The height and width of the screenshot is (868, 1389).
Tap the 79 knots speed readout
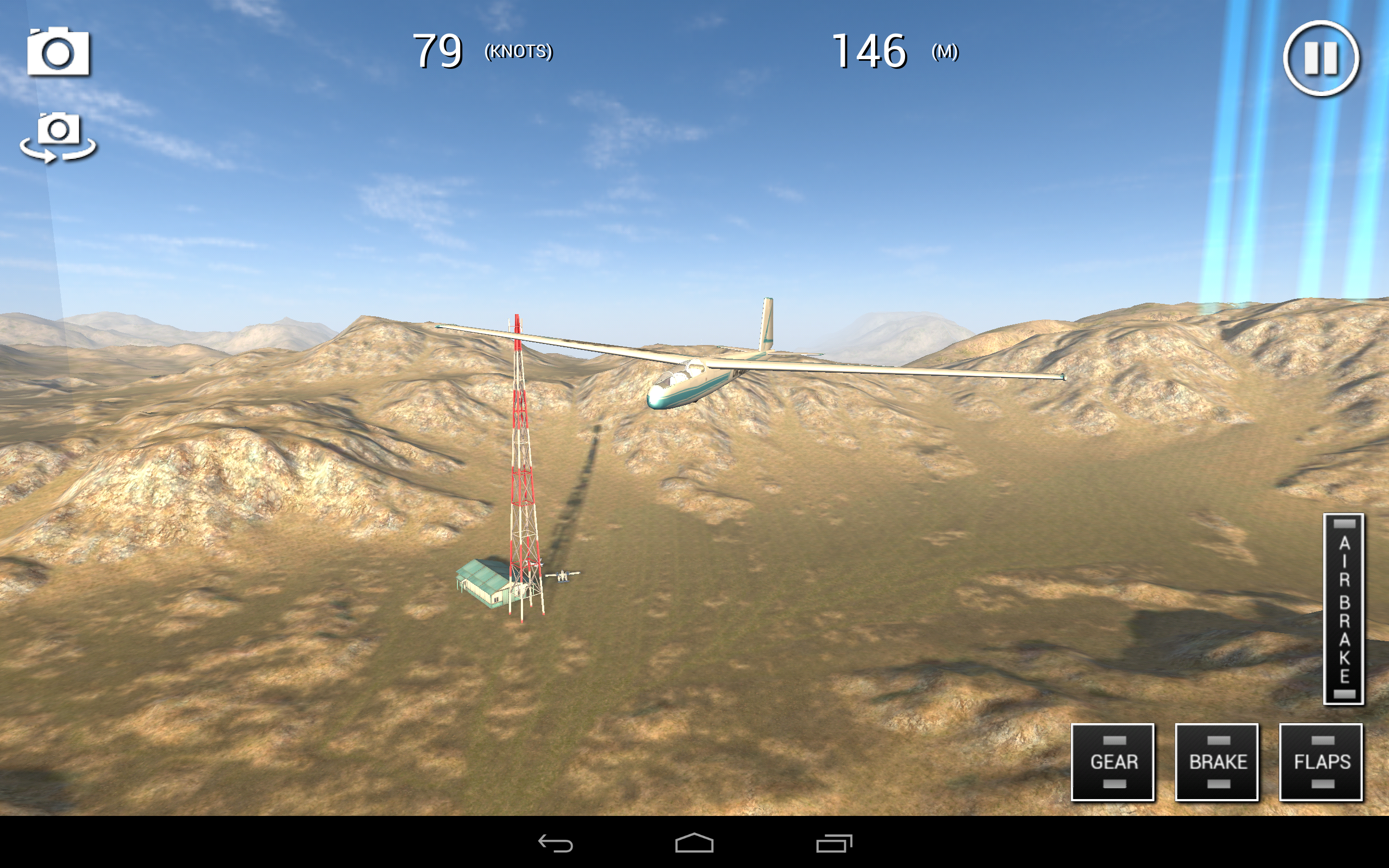point(439,52)
